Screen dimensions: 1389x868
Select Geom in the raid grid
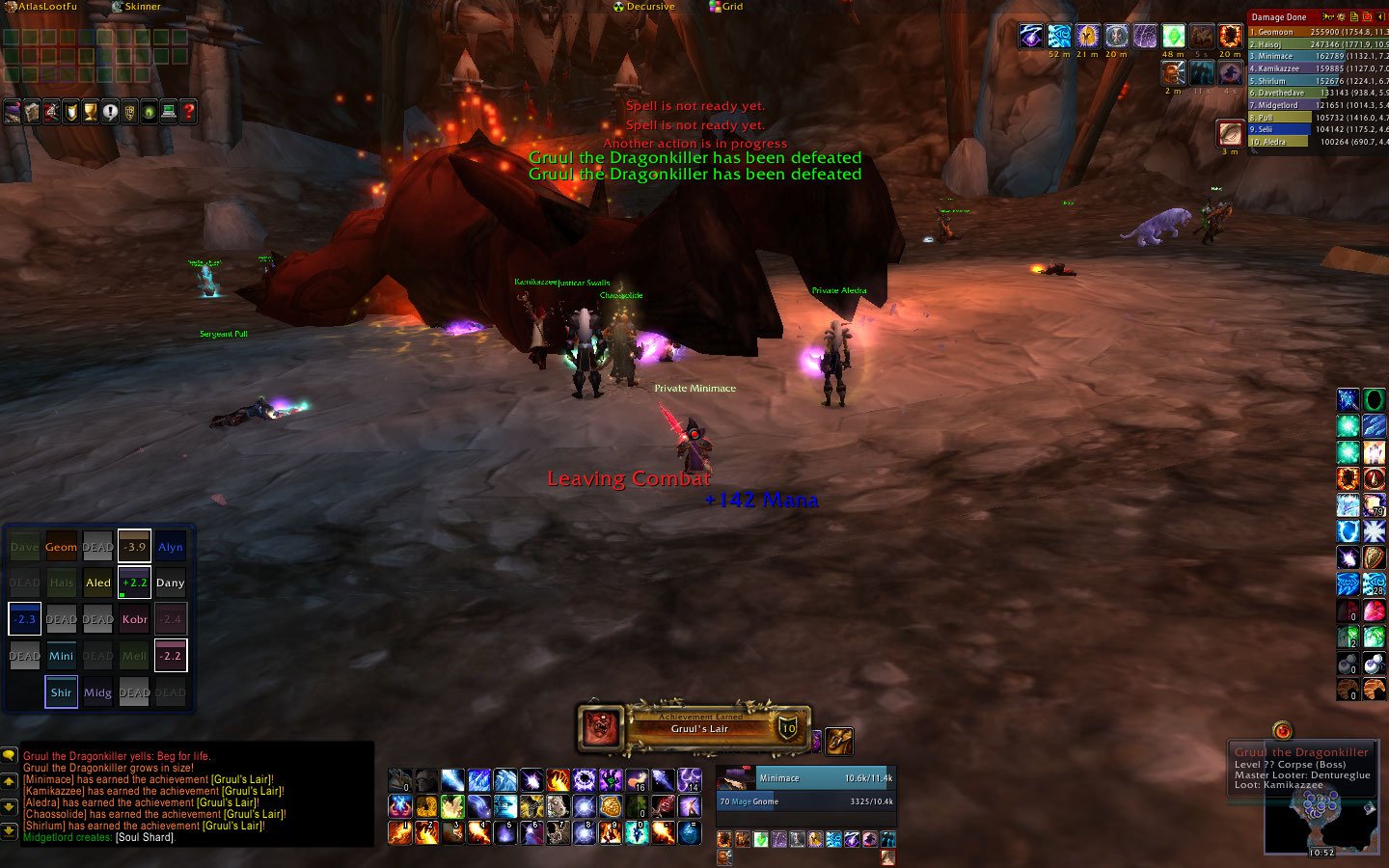coord(61,547)
